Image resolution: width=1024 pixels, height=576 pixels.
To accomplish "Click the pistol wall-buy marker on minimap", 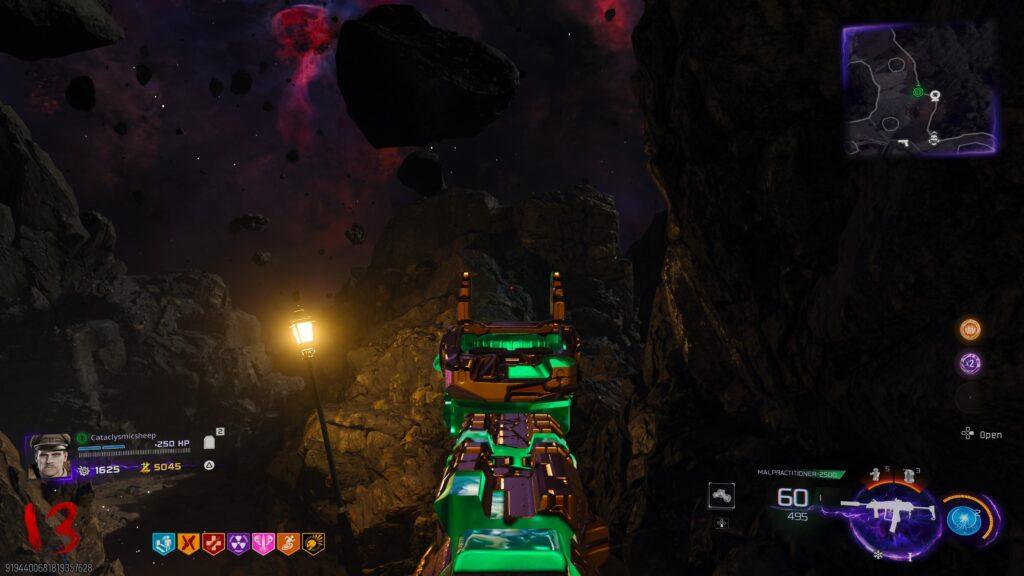I will pos(903,143).
